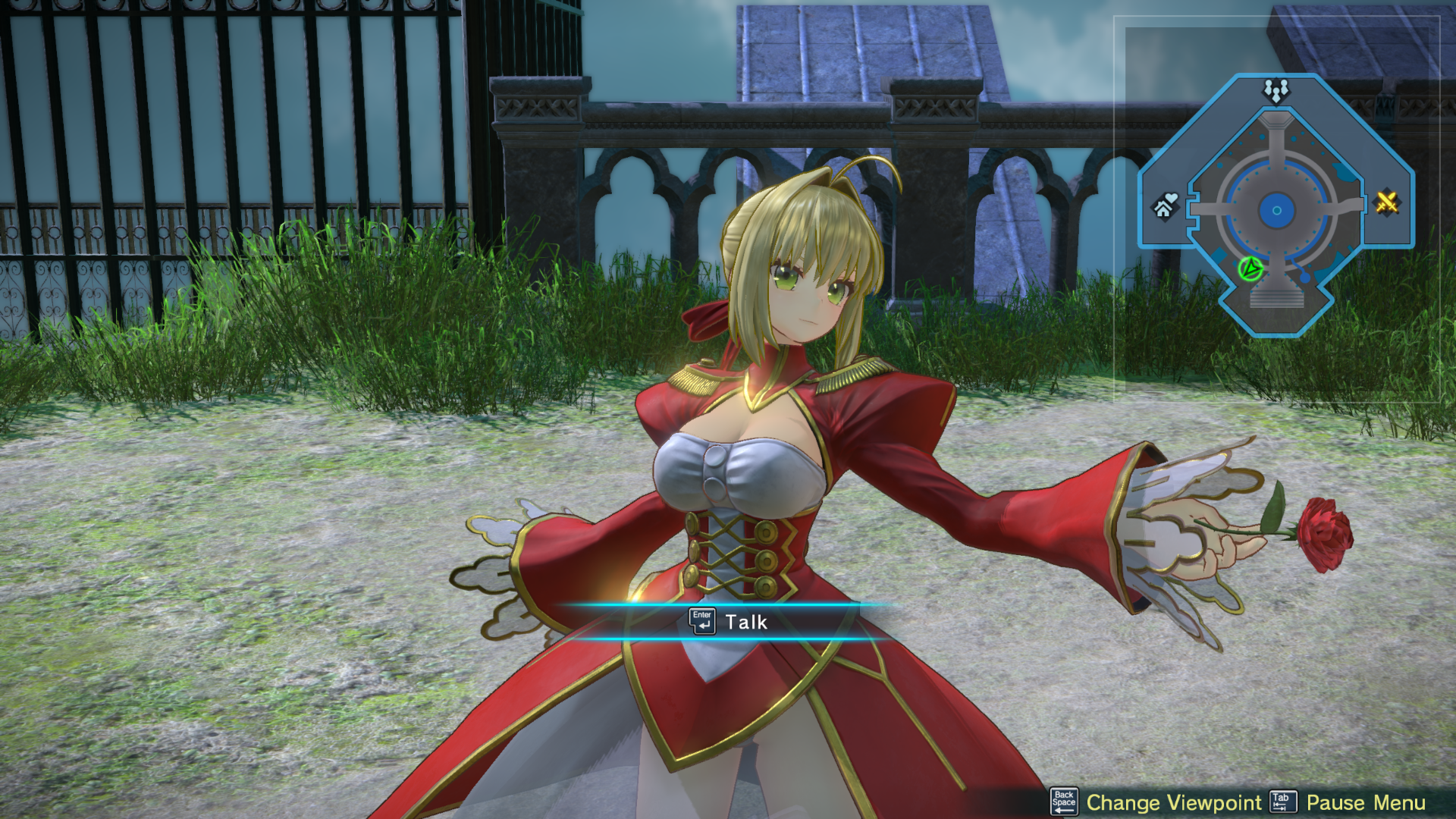Click the green player arrow on minimap
The width and height of the screenshot is (1456, 819).
click(x=1250, y=268)
